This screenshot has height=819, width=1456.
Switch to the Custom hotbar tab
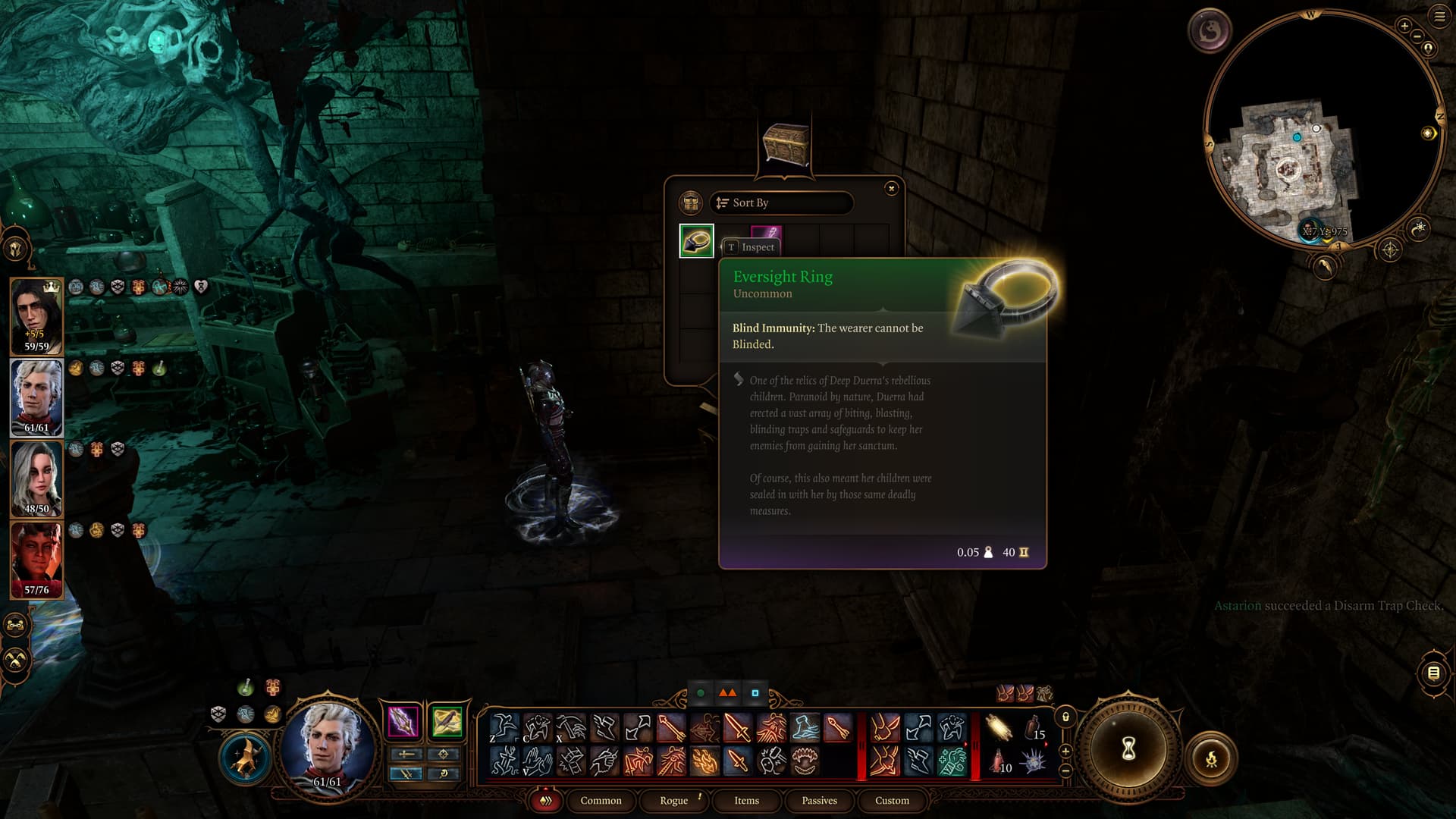point(892,801)
